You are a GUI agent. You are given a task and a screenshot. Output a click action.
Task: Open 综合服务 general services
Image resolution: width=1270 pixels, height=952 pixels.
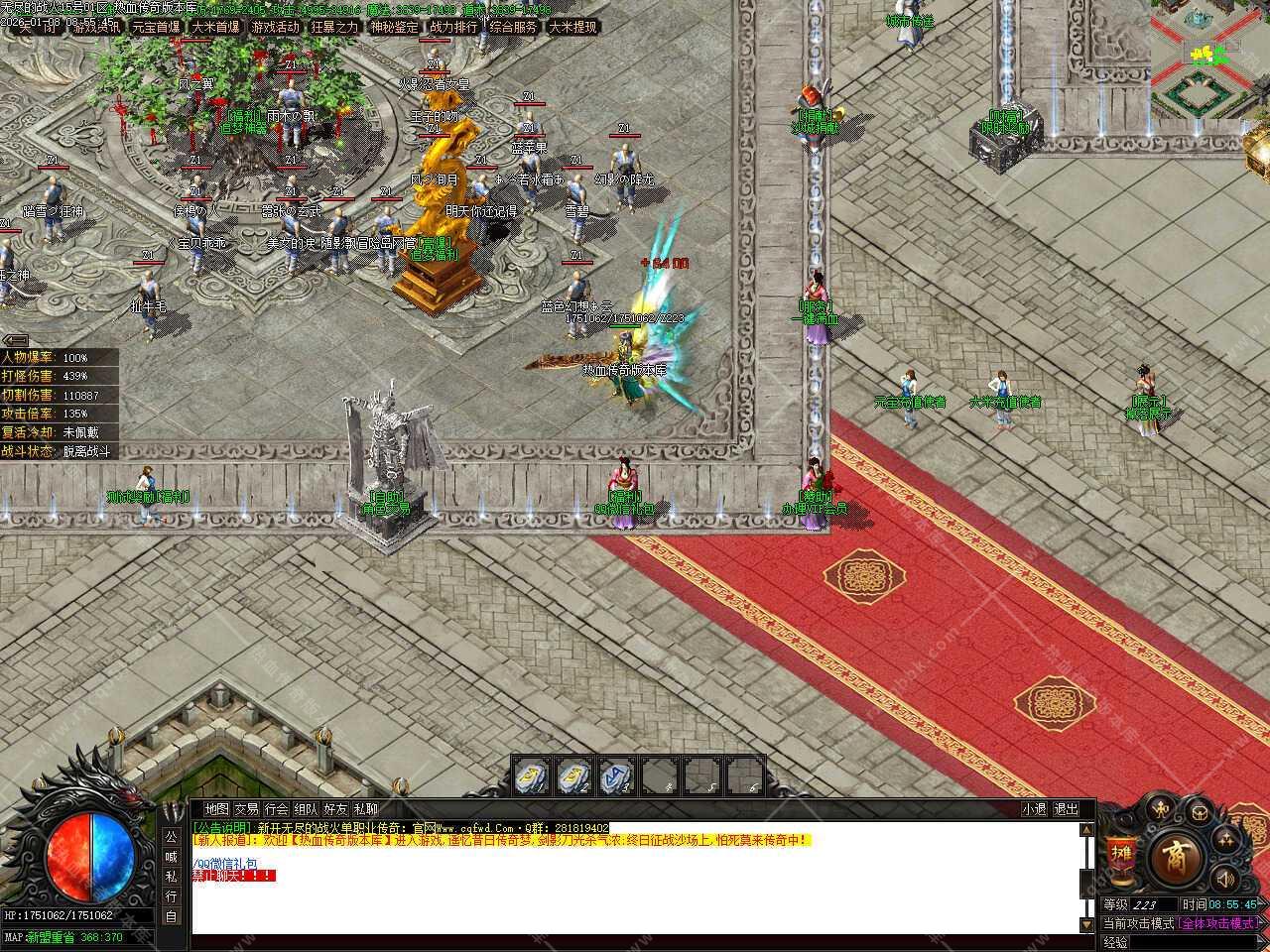coord(513,27)
